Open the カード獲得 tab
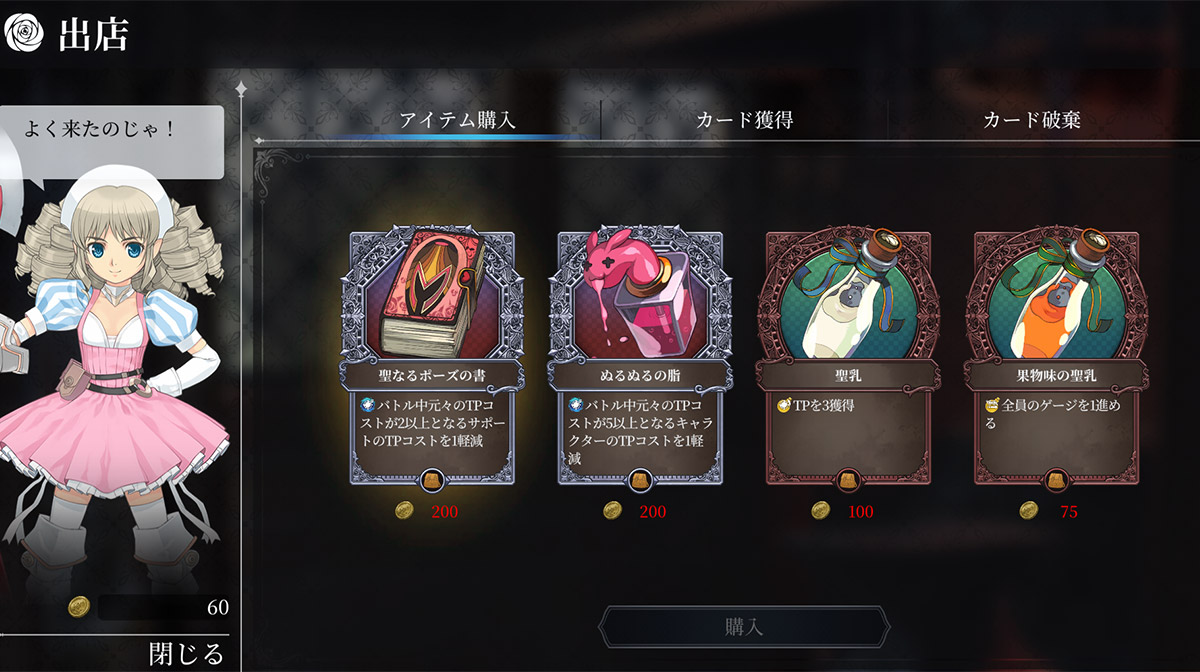Screen dimensions: 1200x672 pos(744,120)
